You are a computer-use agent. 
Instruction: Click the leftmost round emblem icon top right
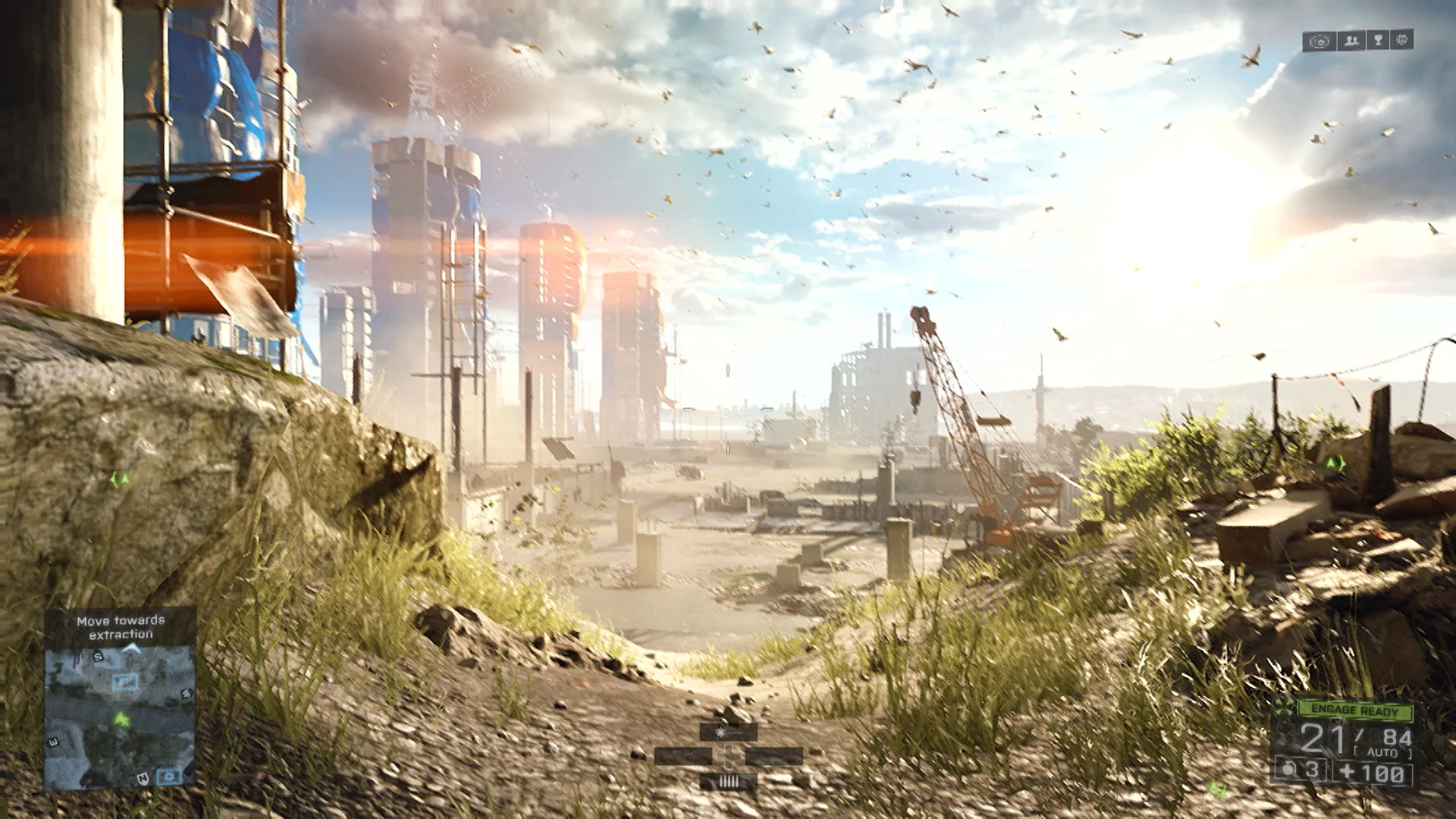point(1319,40)
